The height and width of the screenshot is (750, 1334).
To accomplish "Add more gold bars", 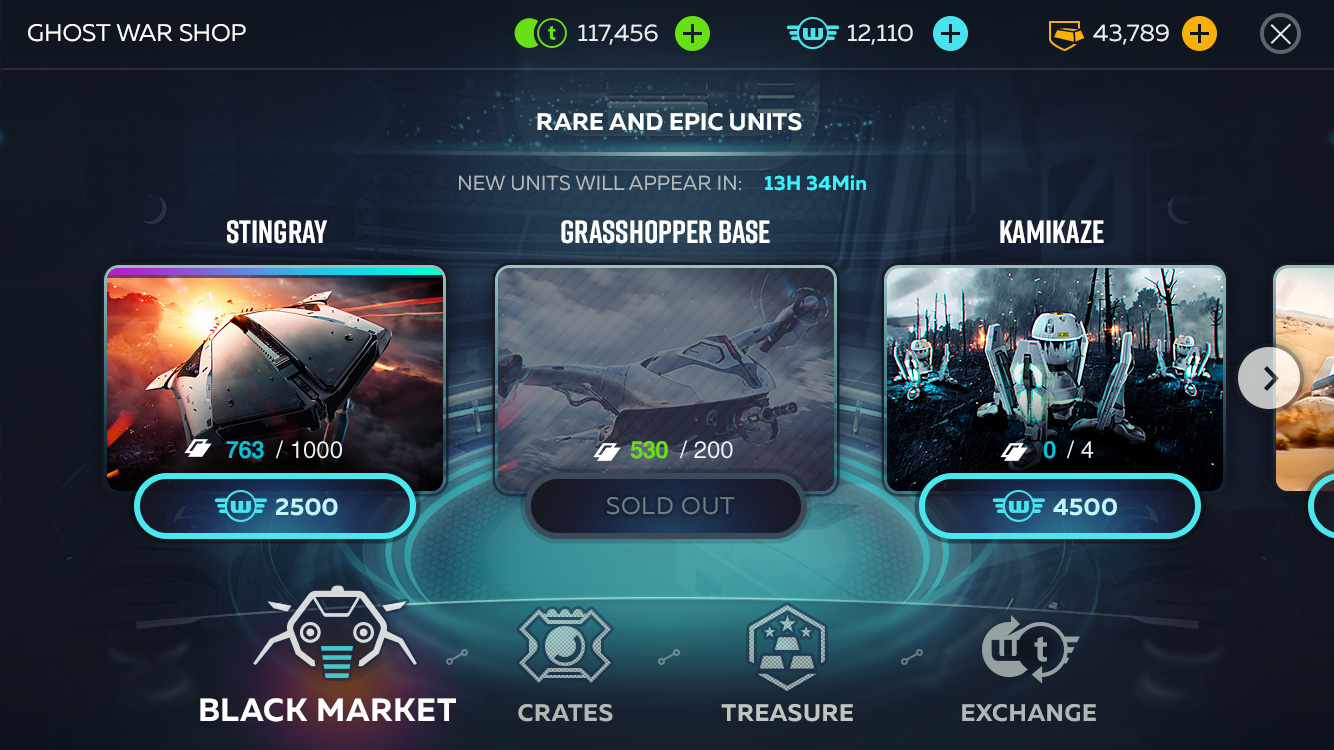I will pos(1198,34).
